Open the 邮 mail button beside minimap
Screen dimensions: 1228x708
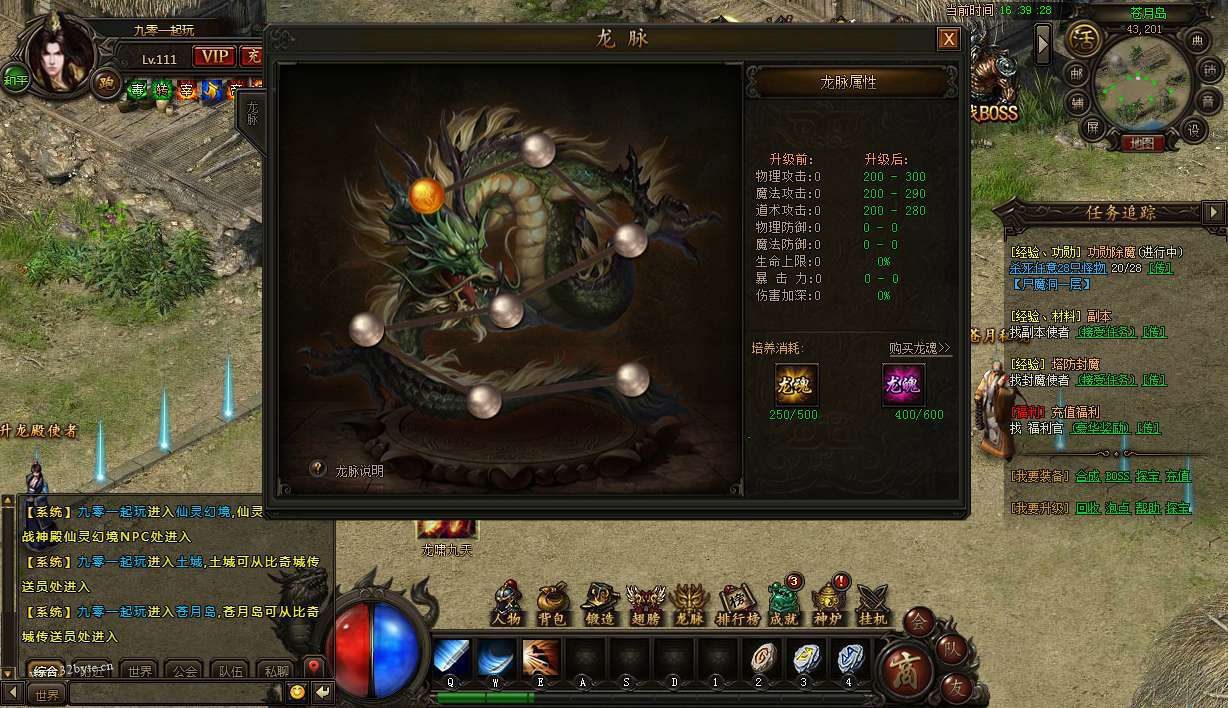[x=1076, y=73]
